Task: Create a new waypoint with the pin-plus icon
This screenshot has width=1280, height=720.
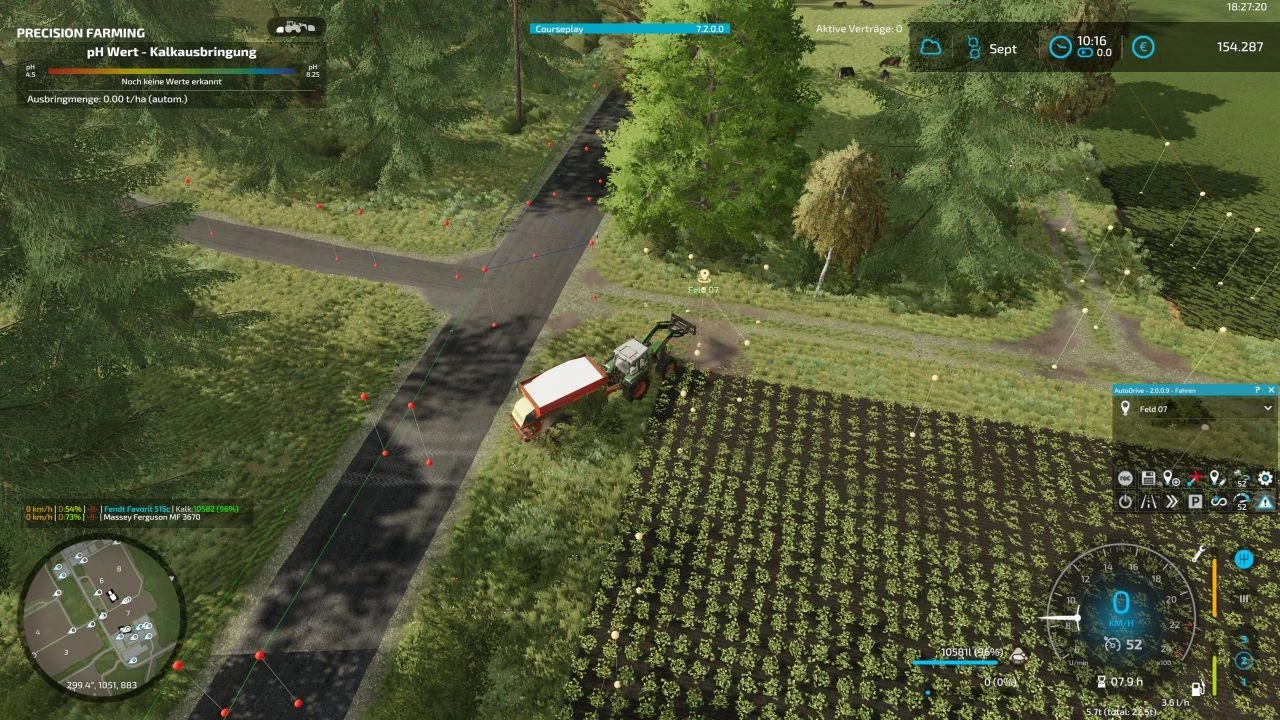Action: 1171,478
